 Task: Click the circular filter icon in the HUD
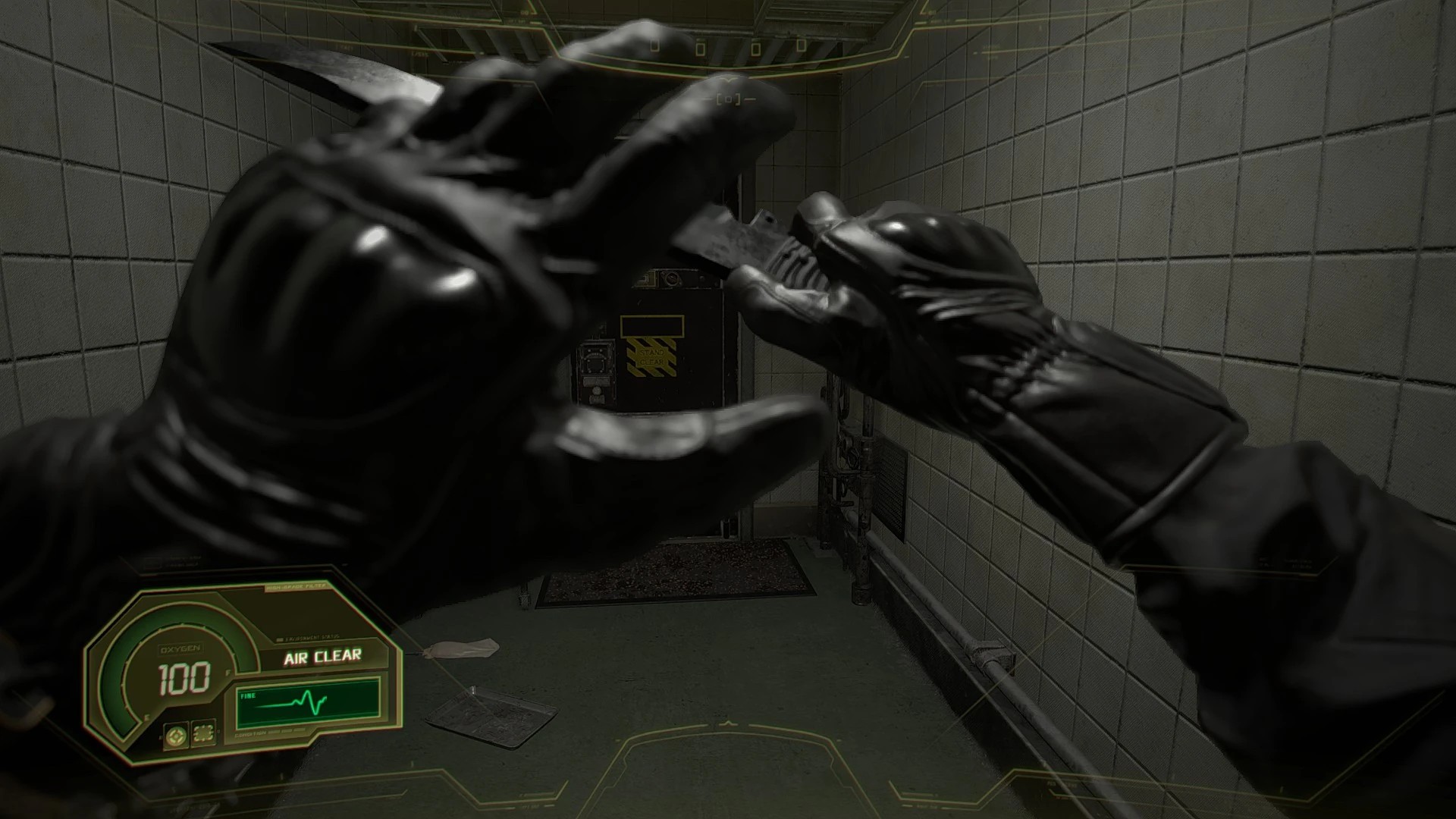coord(176,734)
